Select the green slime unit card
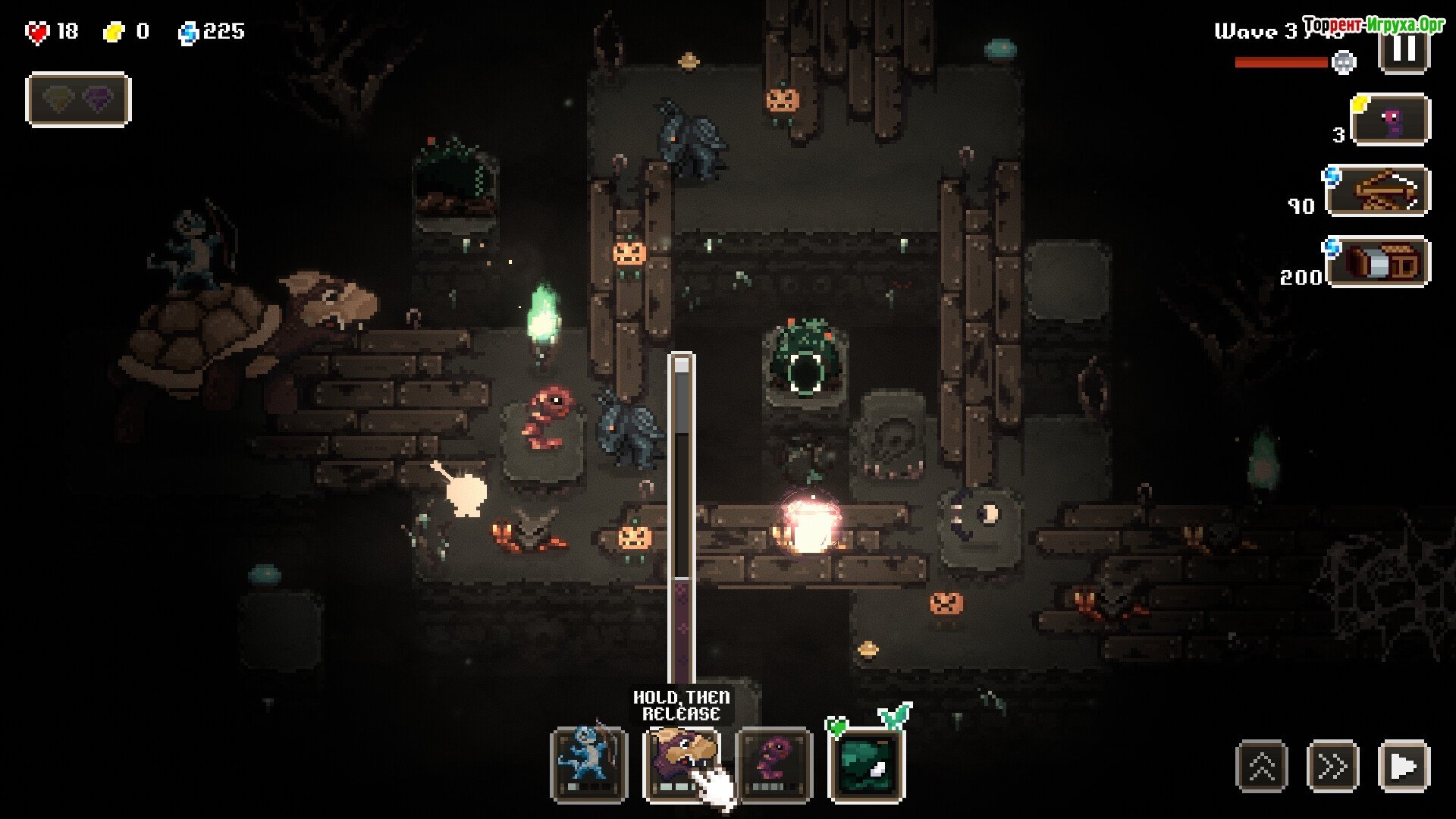Viewport: 1456px width, 819px height. click(867, 764)
